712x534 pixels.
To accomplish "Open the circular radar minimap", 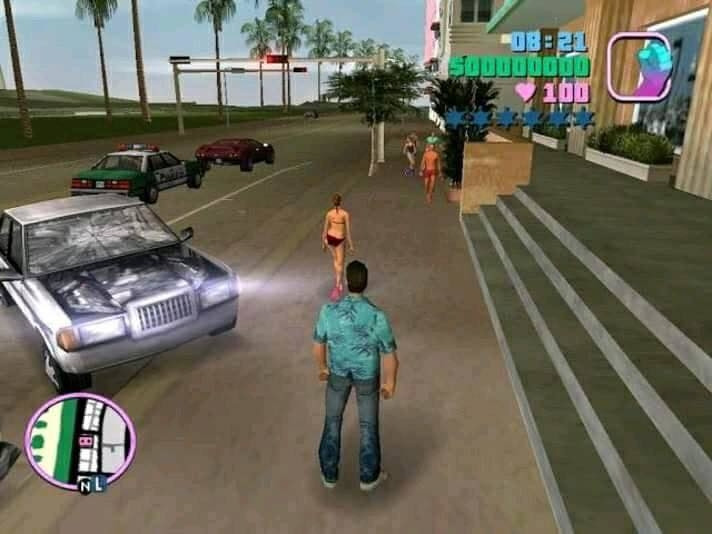I will coord(80,440).
